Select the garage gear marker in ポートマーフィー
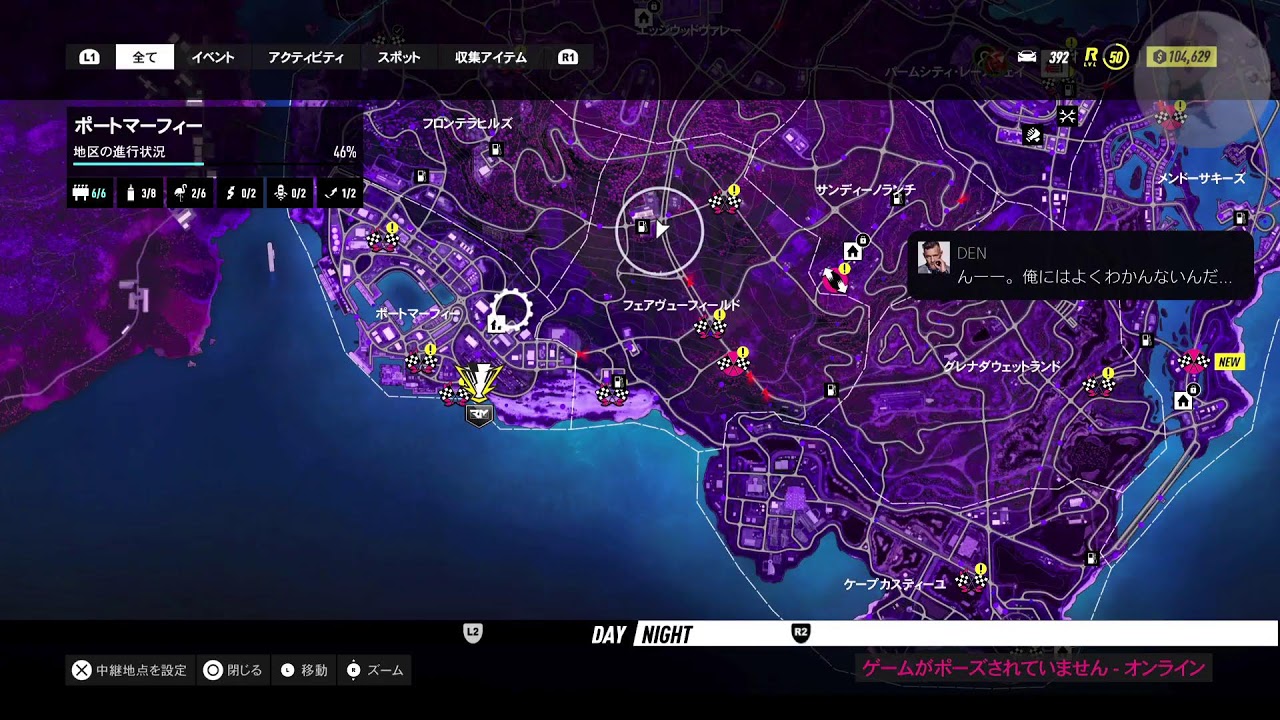 (509, 312)
